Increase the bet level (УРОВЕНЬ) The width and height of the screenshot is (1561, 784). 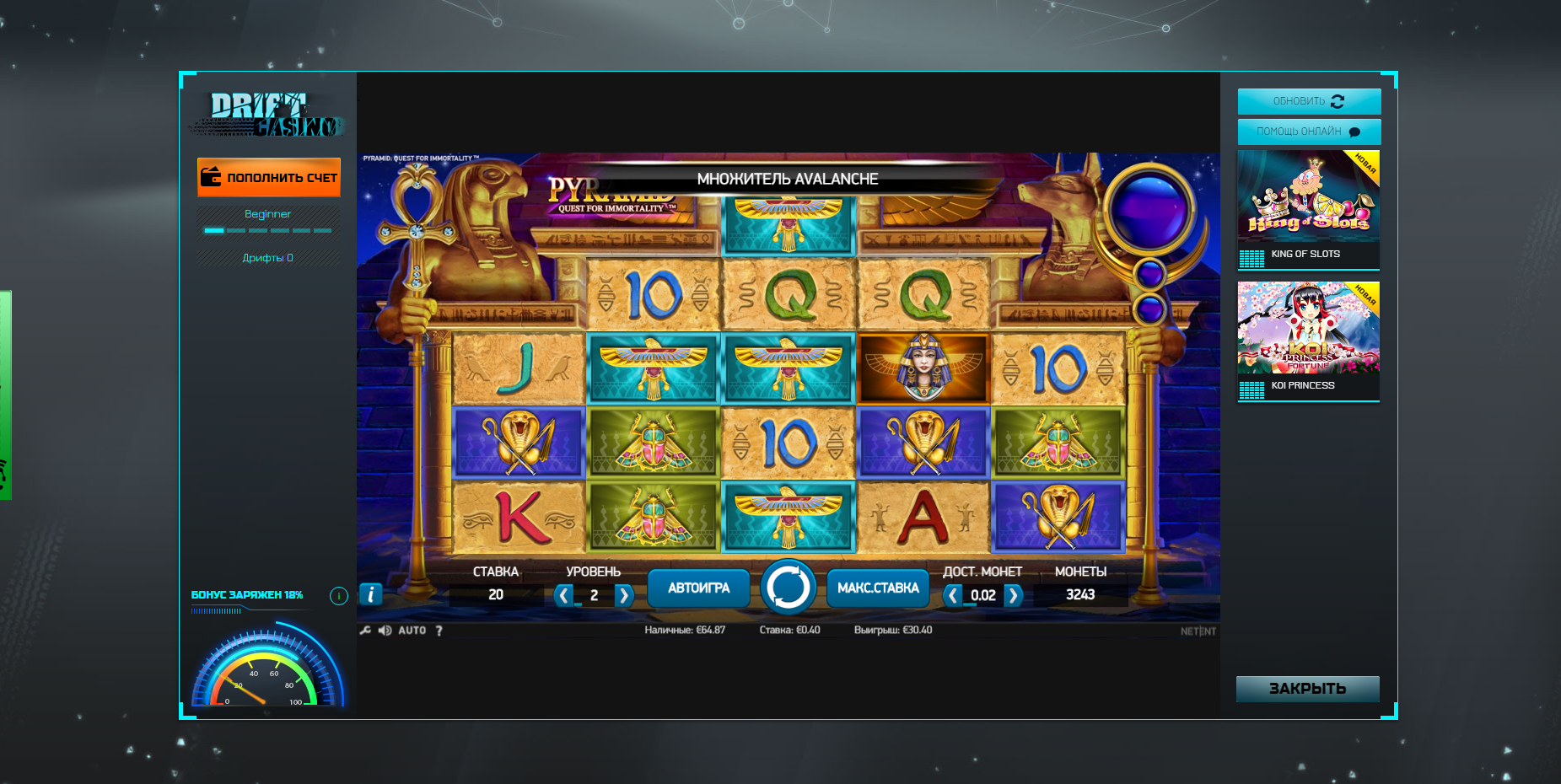pyautogui.click(x=623, y=596)
